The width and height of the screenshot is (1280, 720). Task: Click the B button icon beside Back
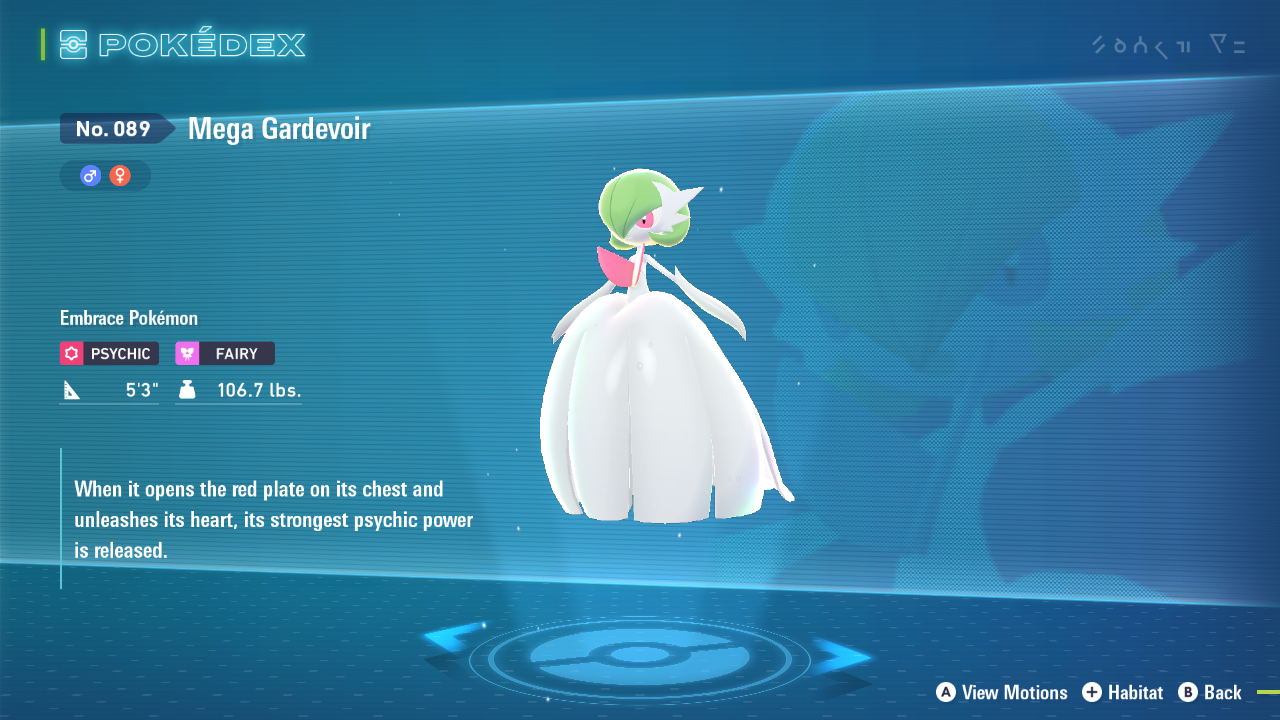pyautogui.click(x=1187, y=692)
